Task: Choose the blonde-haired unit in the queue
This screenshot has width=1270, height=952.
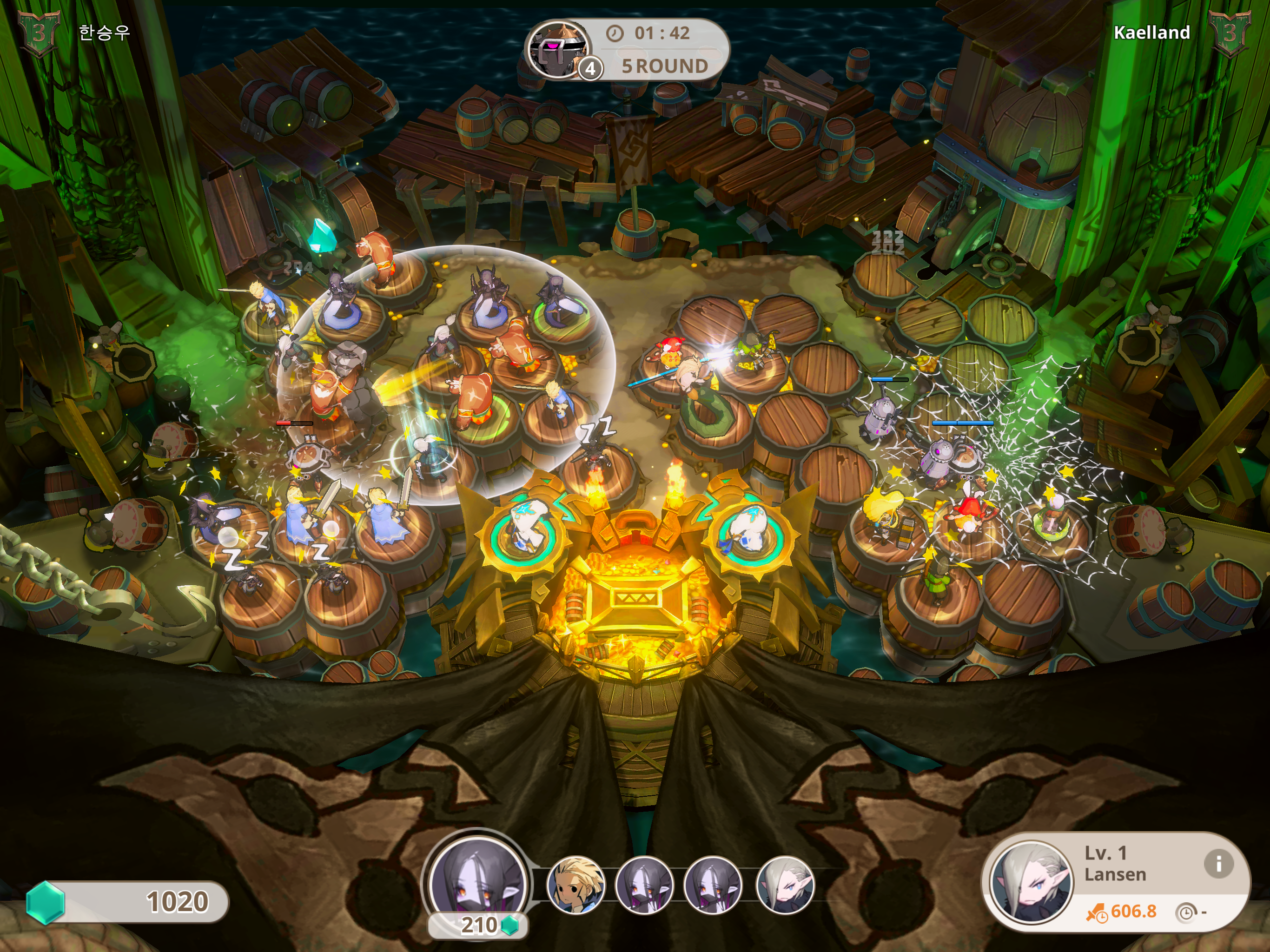Action: coord(576,884)
